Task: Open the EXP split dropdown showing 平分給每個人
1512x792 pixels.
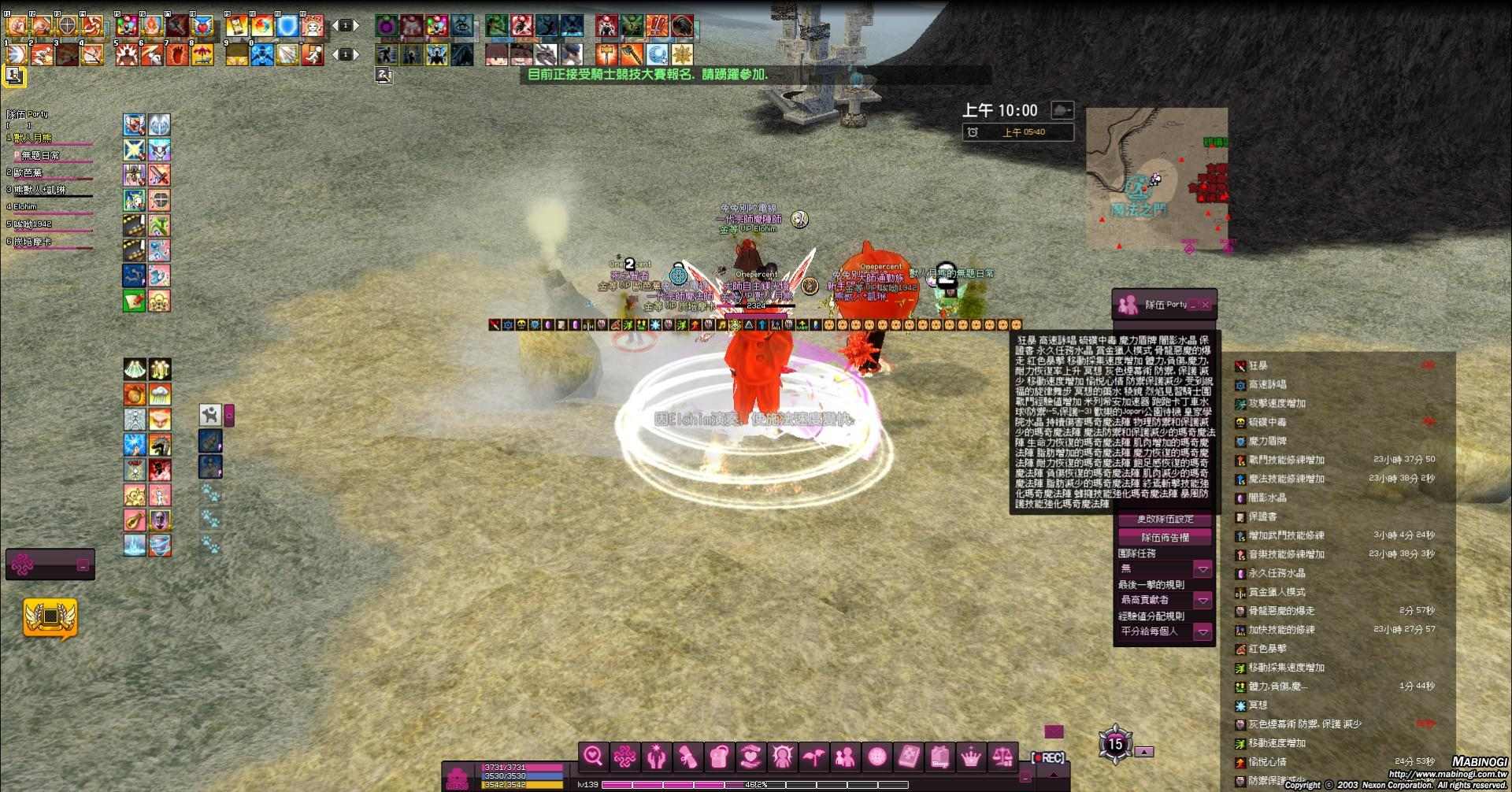Action: [x=1203, y=631]
